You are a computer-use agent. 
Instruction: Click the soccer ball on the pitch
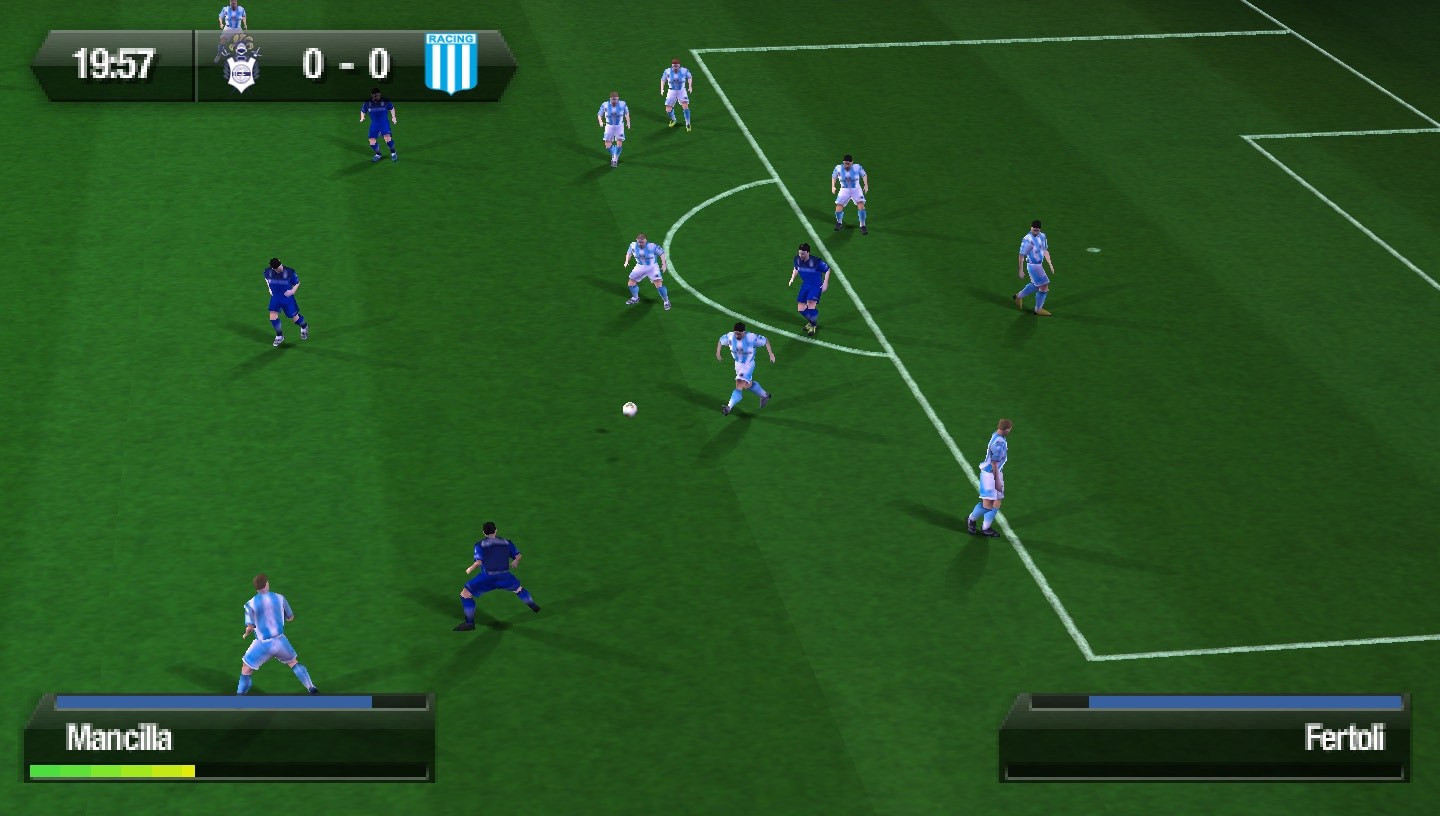628,409
